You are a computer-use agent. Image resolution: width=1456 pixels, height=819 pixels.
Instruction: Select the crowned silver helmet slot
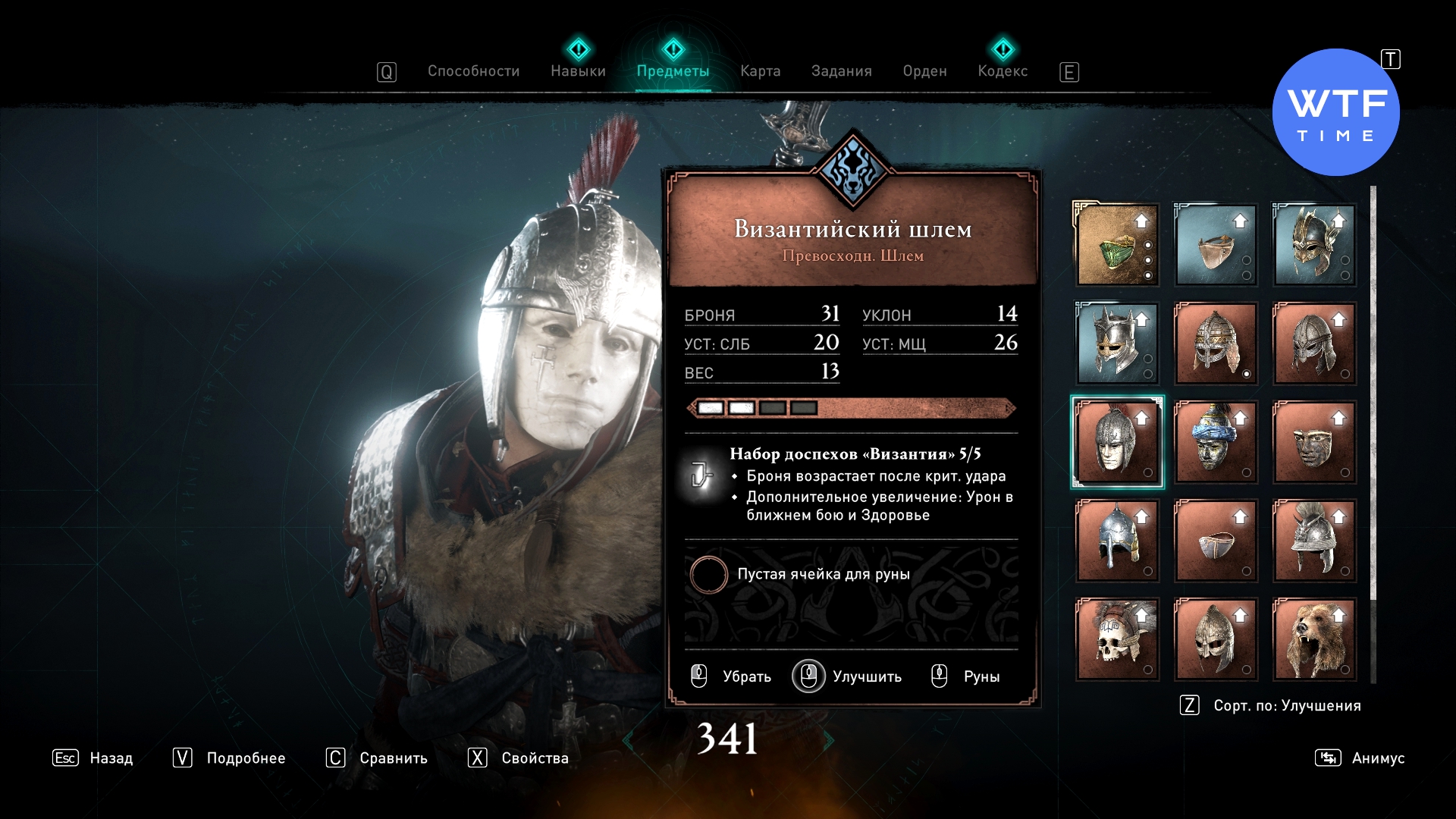click(1117, 344)
